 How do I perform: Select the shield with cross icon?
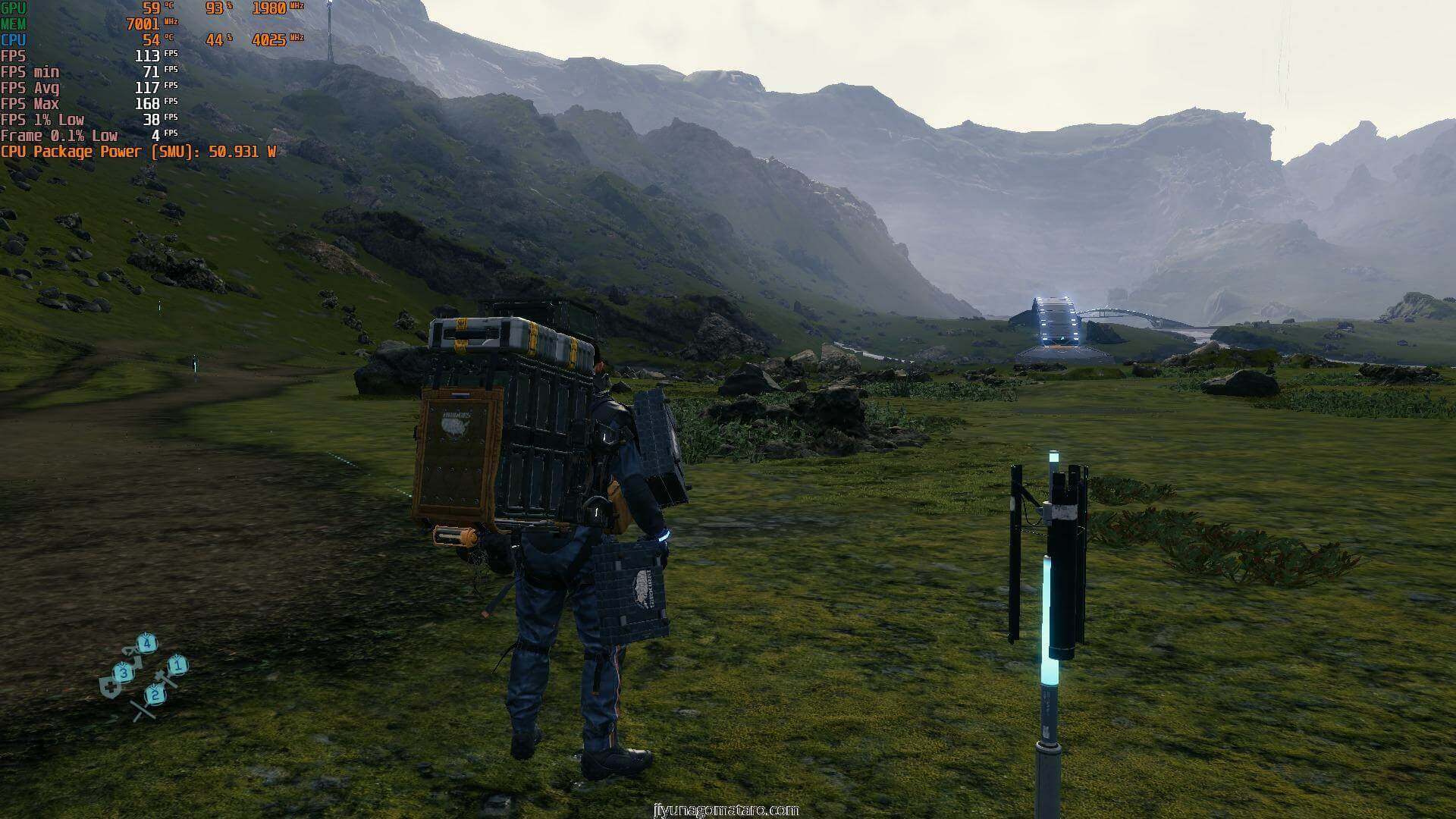111,687
